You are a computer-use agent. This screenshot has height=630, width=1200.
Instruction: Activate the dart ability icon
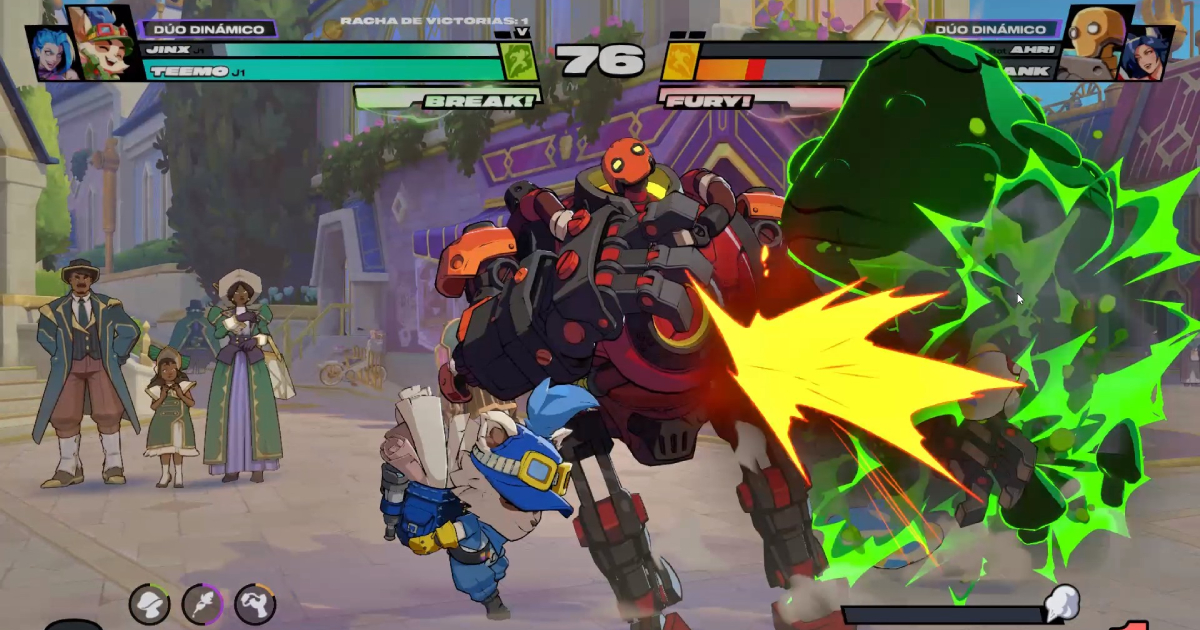tap(202, 604)
